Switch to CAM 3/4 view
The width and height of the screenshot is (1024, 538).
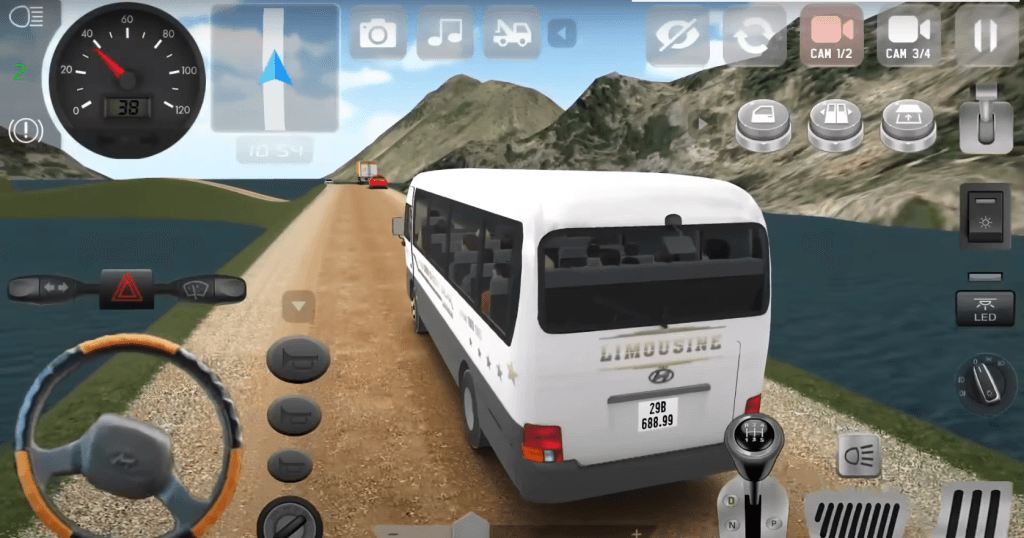[908, 36]
